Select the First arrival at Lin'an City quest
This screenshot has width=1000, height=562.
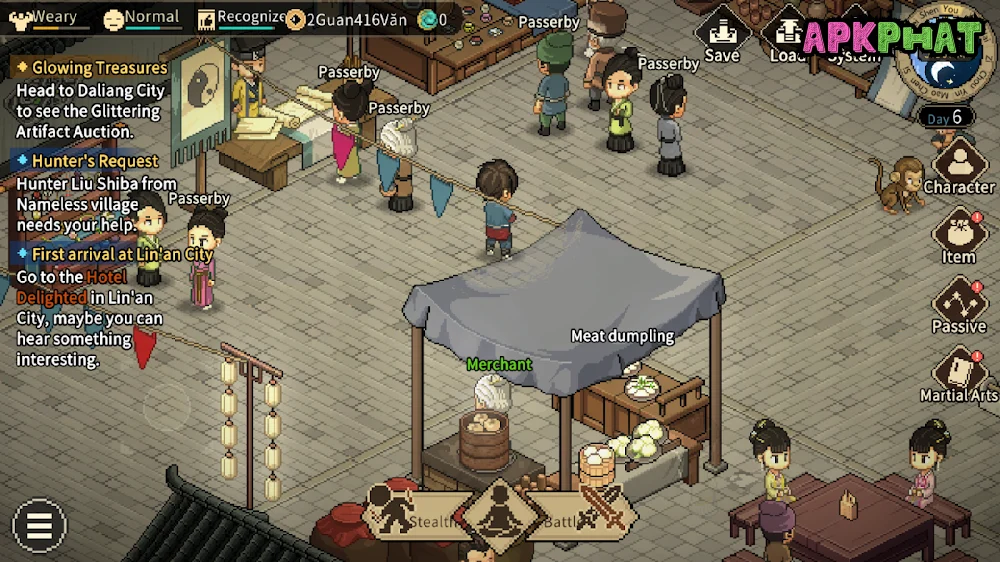click(x=121, y=254)
